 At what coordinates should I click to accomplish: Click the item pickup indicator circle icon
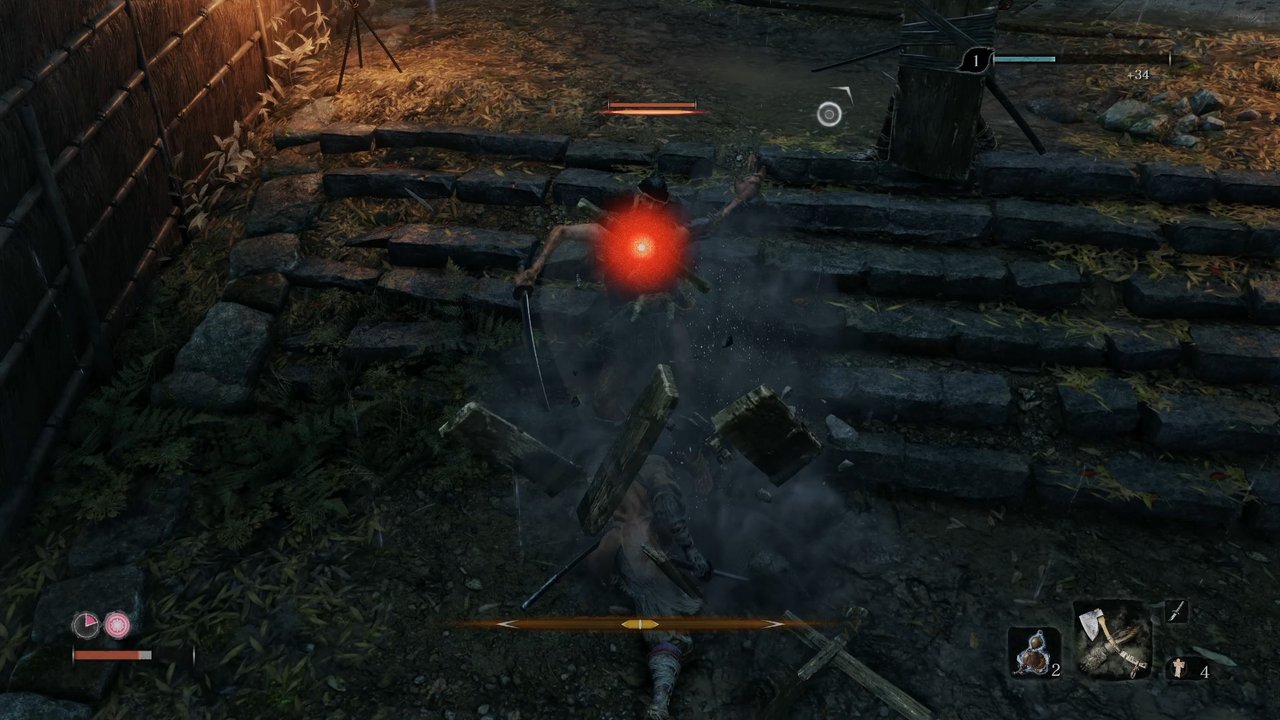pos(828,115)
